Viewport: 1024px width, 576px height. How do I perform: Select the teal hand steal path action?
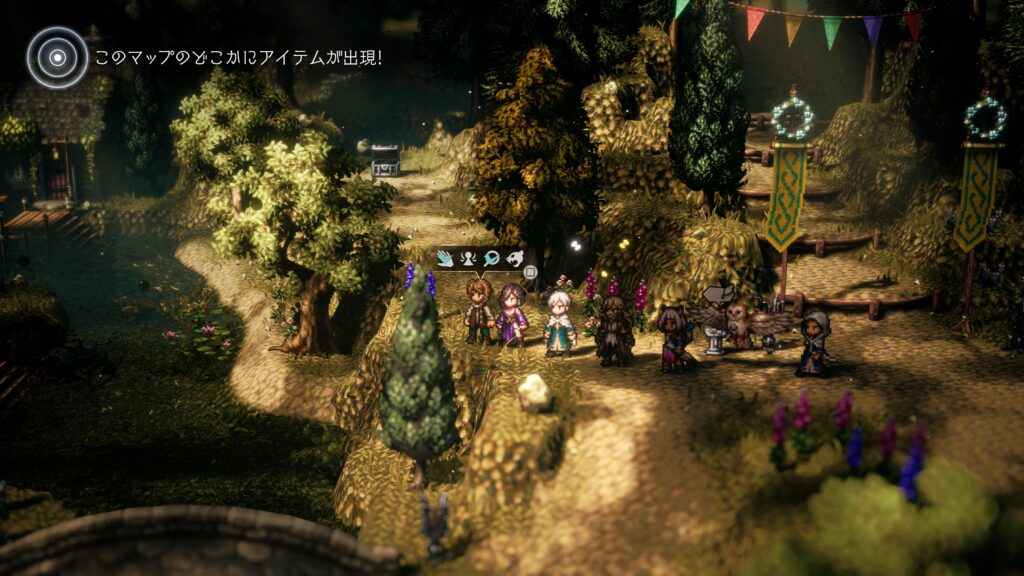447,259
